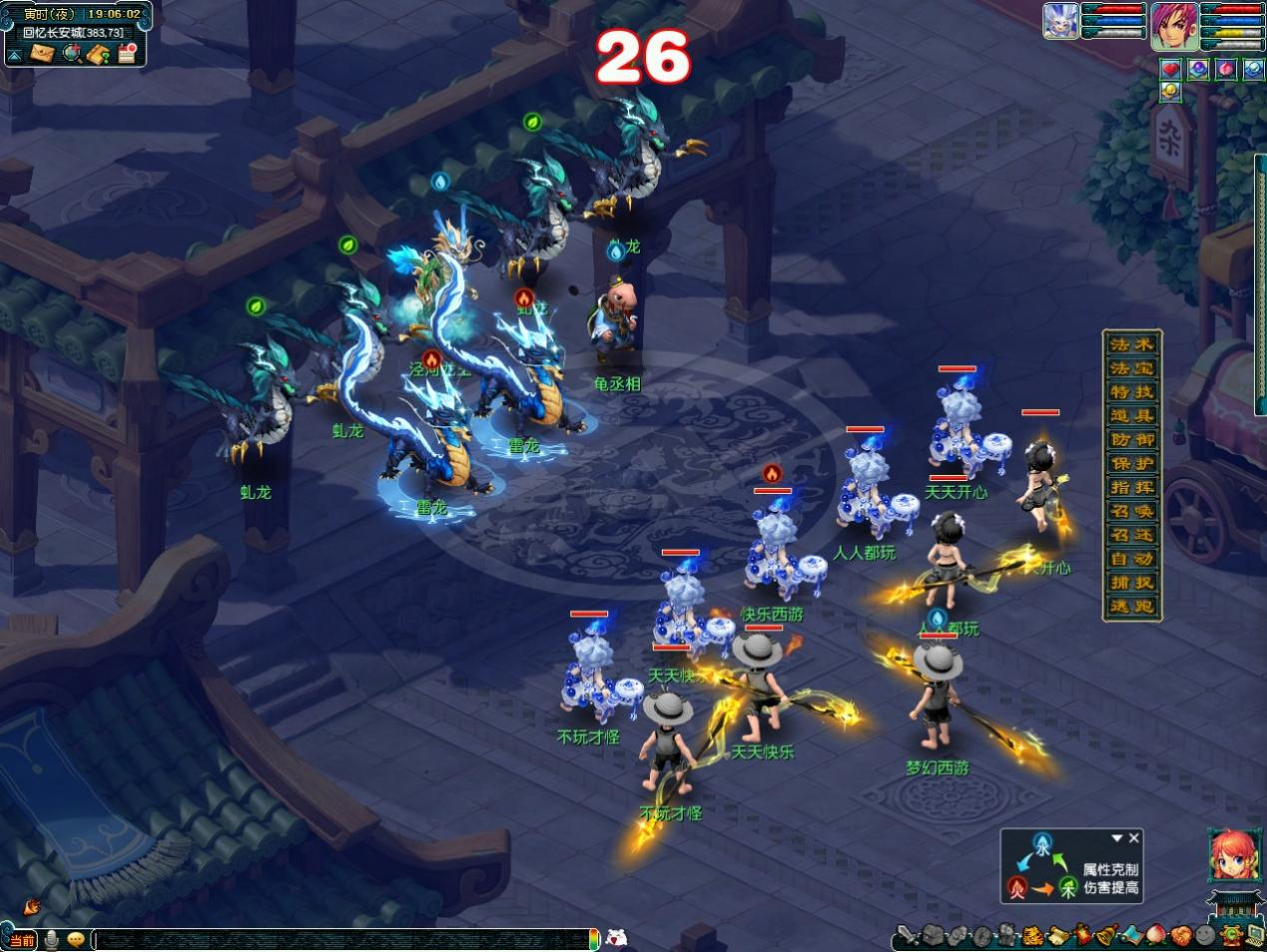1267x952 pixels.
Task: Open the 道具 items command
Action: click(1131, 416)
